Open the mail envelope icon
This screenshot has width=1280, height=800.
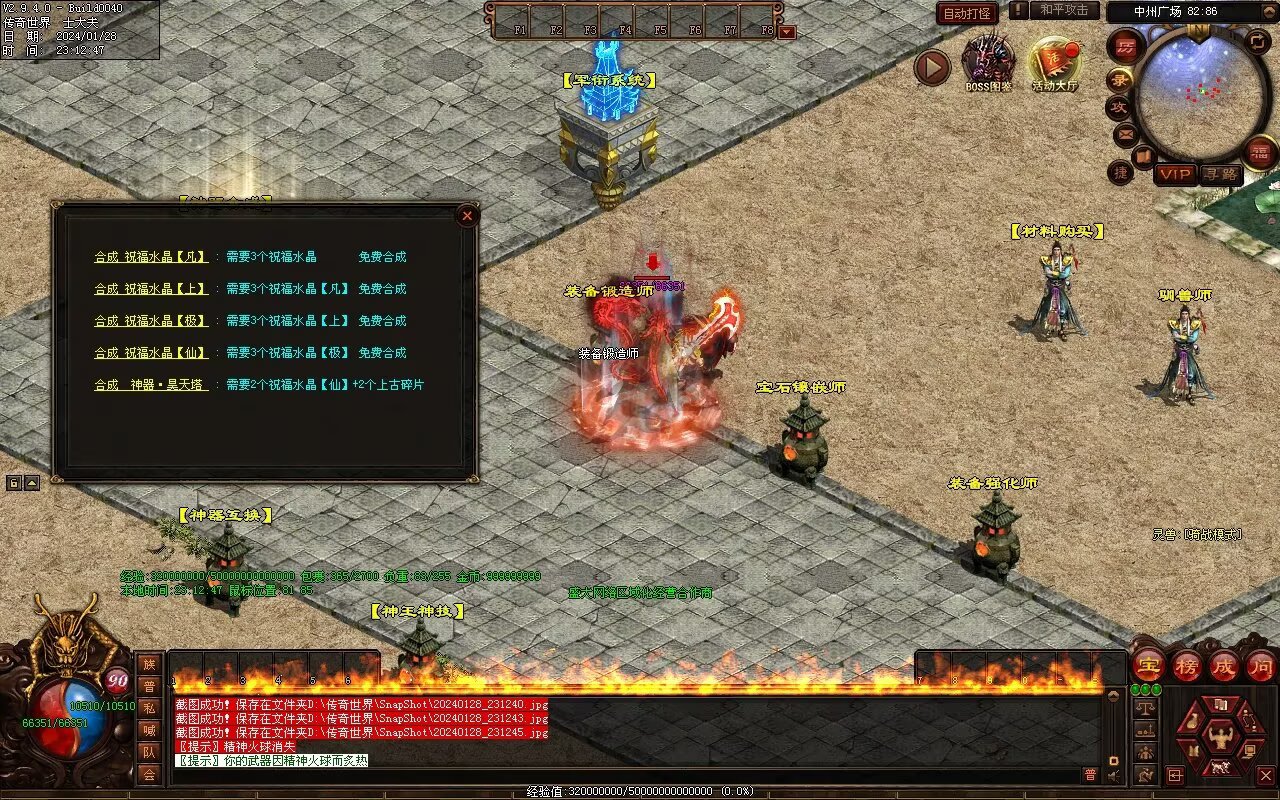point(1125,133)
